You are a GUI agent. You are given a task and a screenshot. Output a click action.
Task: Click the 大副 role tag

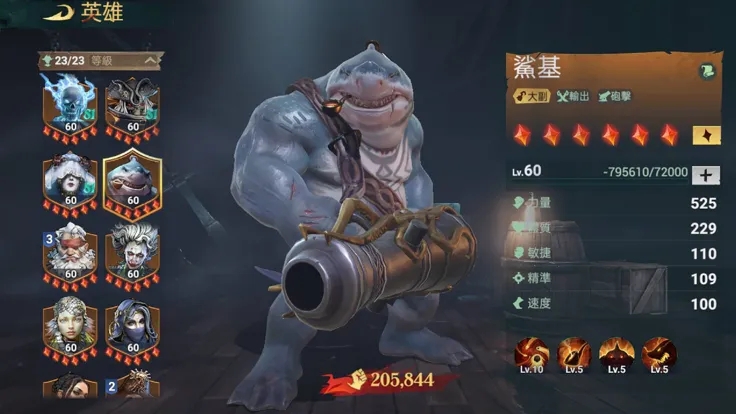[x=531, y=96]
